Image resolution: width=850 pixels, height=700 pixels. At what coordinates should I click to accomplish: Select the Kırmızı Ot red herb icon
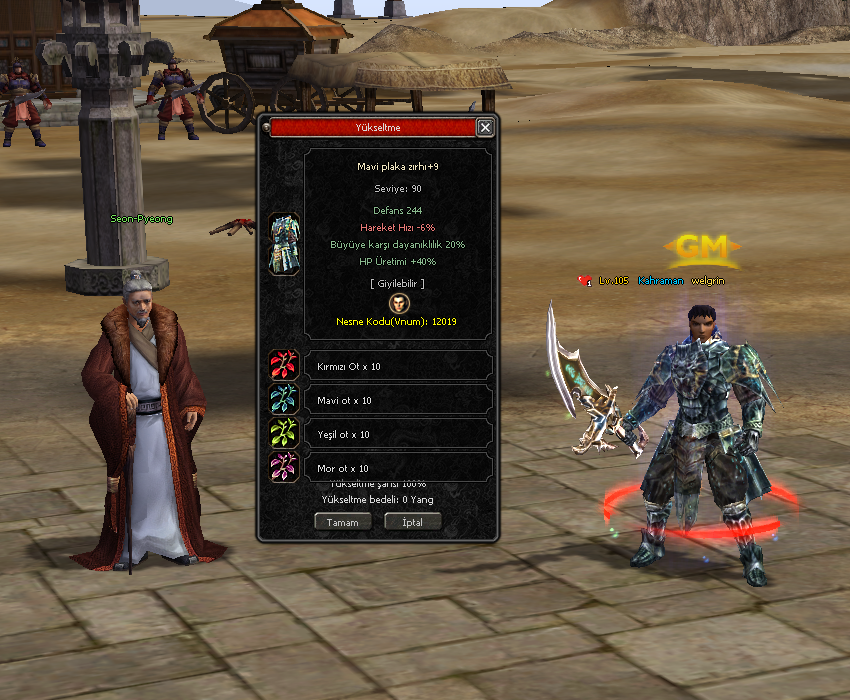coord(284,366)
